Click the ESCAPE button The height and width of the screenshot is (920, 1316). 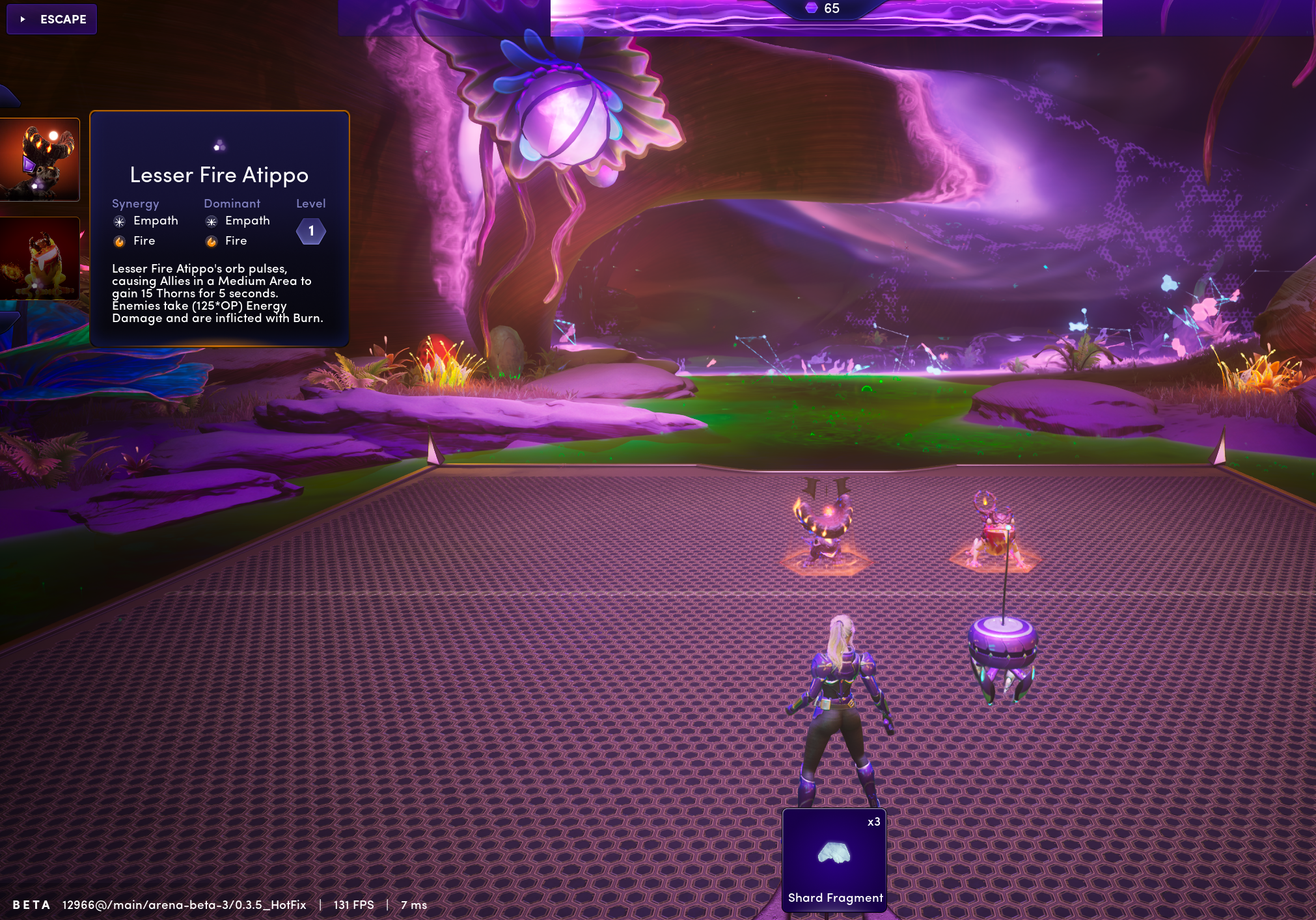coord(52,19)
